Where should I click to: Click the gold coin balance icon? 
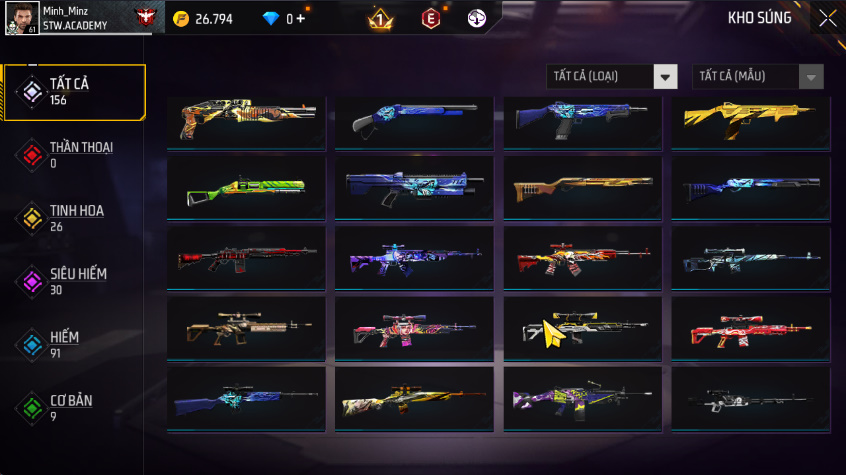pyautogui.click(x=180, y=19)
